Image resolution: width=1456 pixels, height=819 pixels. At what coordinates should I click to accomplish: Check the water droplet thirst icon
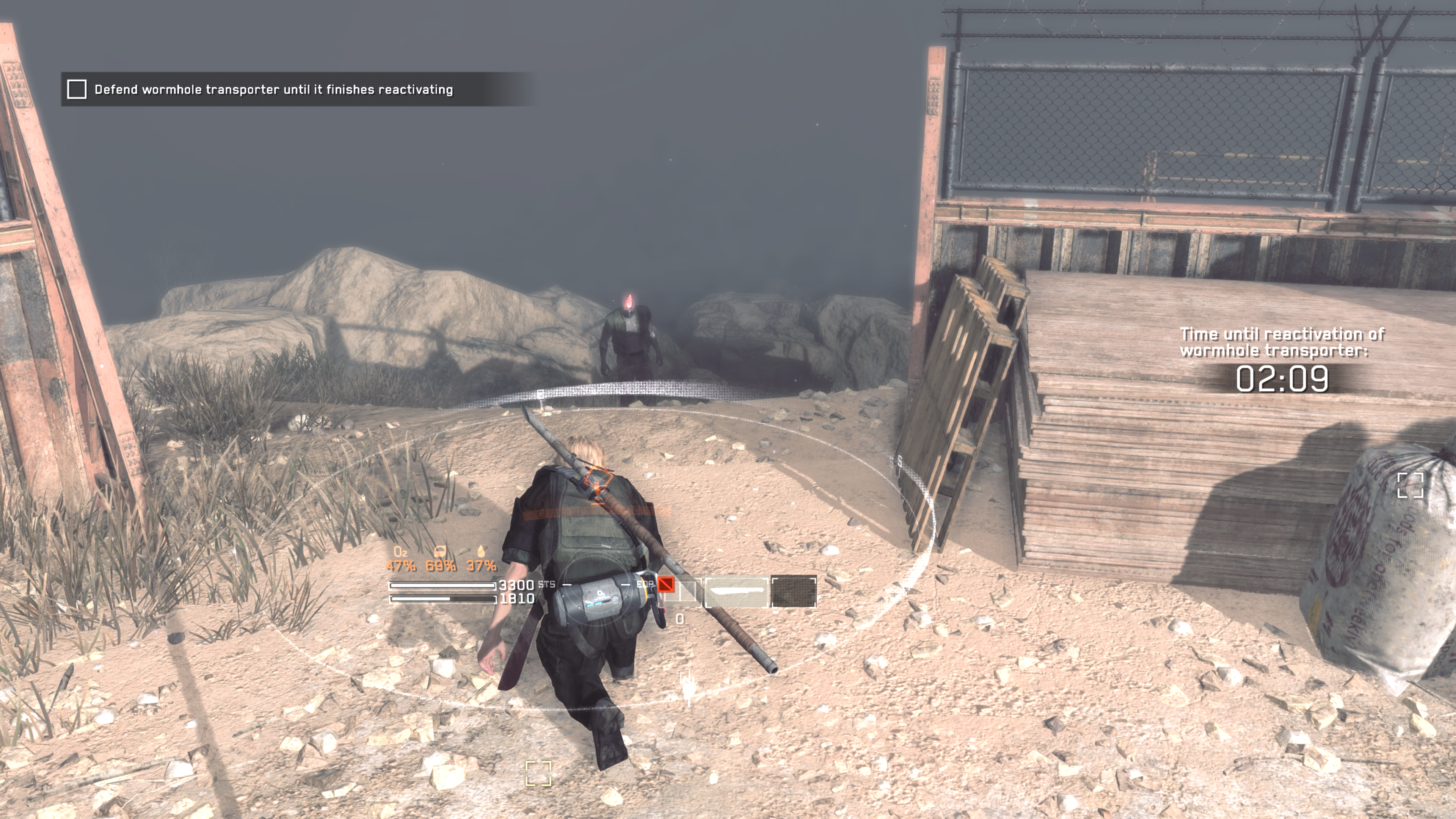(481, 551)
